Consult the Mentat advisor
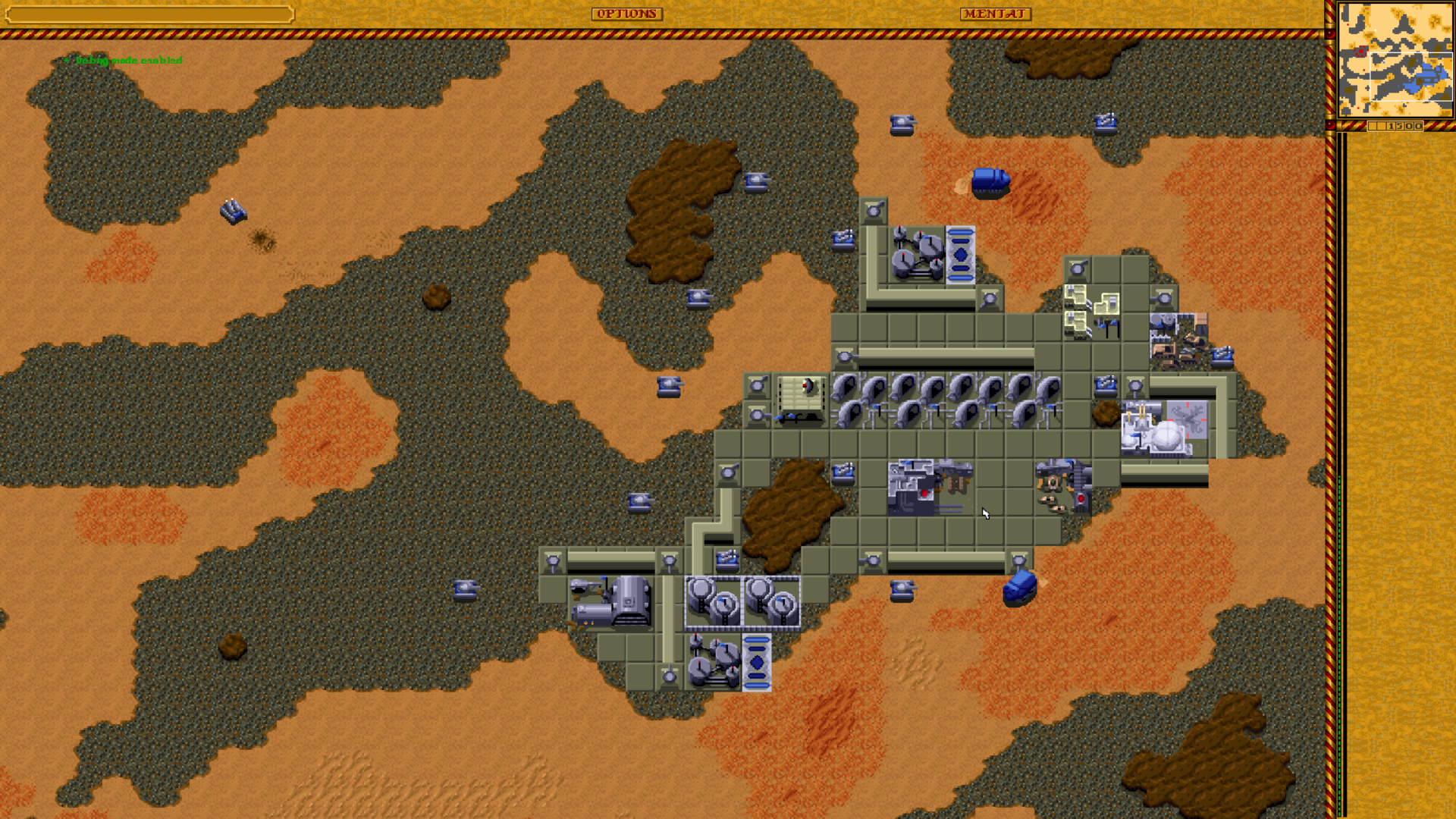 995,14
